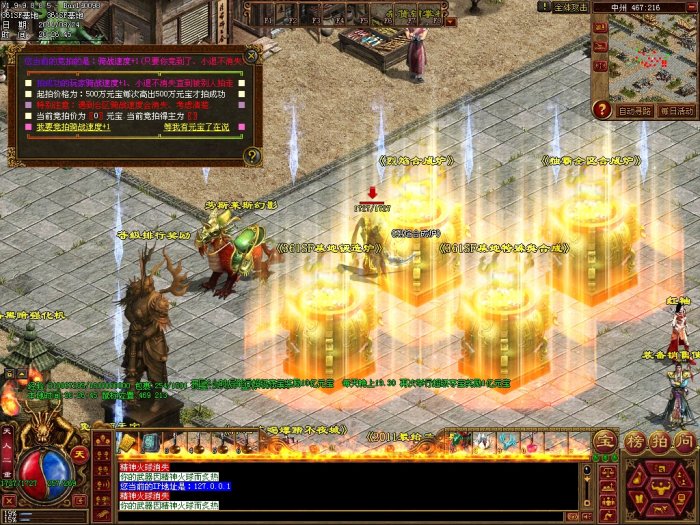The width and height of the screenshot is (700, 525).
Task: Click the 全体攻击 attack mode button
Action: pos(570,7)
